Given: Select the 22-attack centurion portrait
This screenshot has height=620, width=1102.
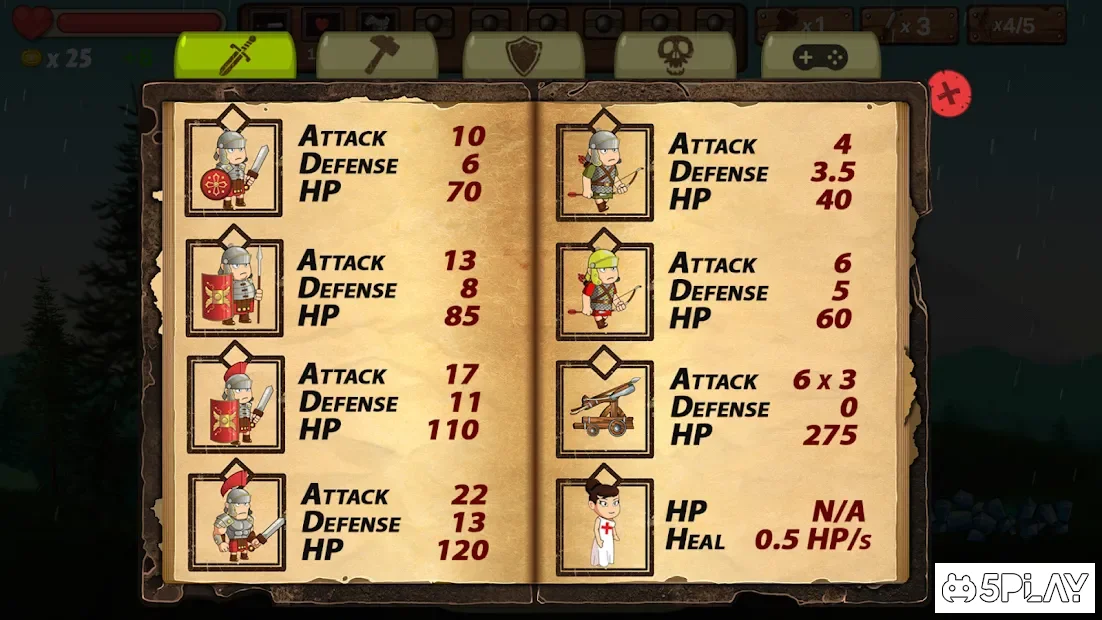Looking at the screenshot, I should pyautogui.click(x=237, y=522).
